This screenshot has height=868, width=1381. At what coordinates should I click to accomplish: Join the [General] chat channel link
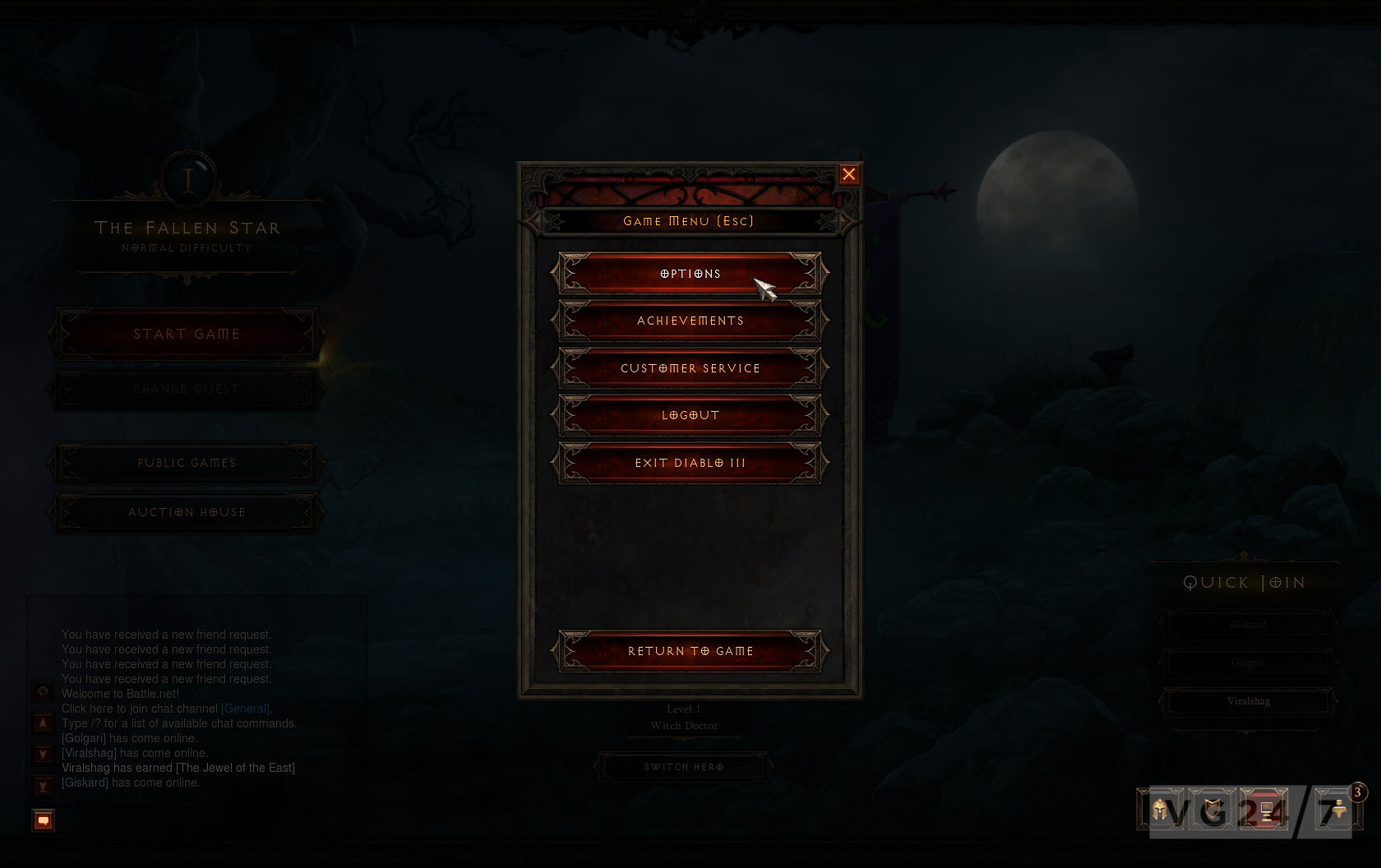point(243,708)
